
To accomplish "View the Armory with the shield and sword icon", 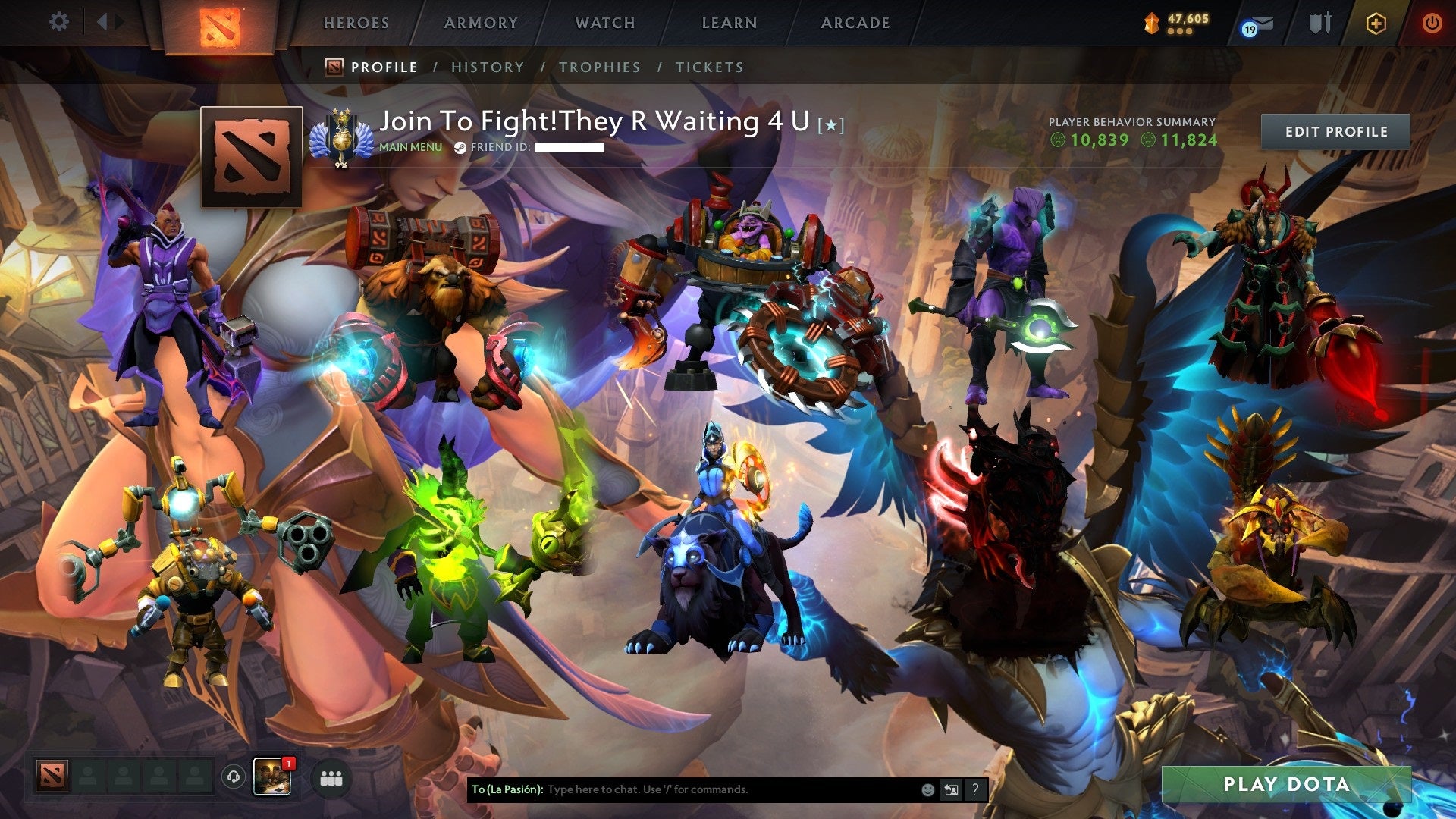I will click(1319, 22).
